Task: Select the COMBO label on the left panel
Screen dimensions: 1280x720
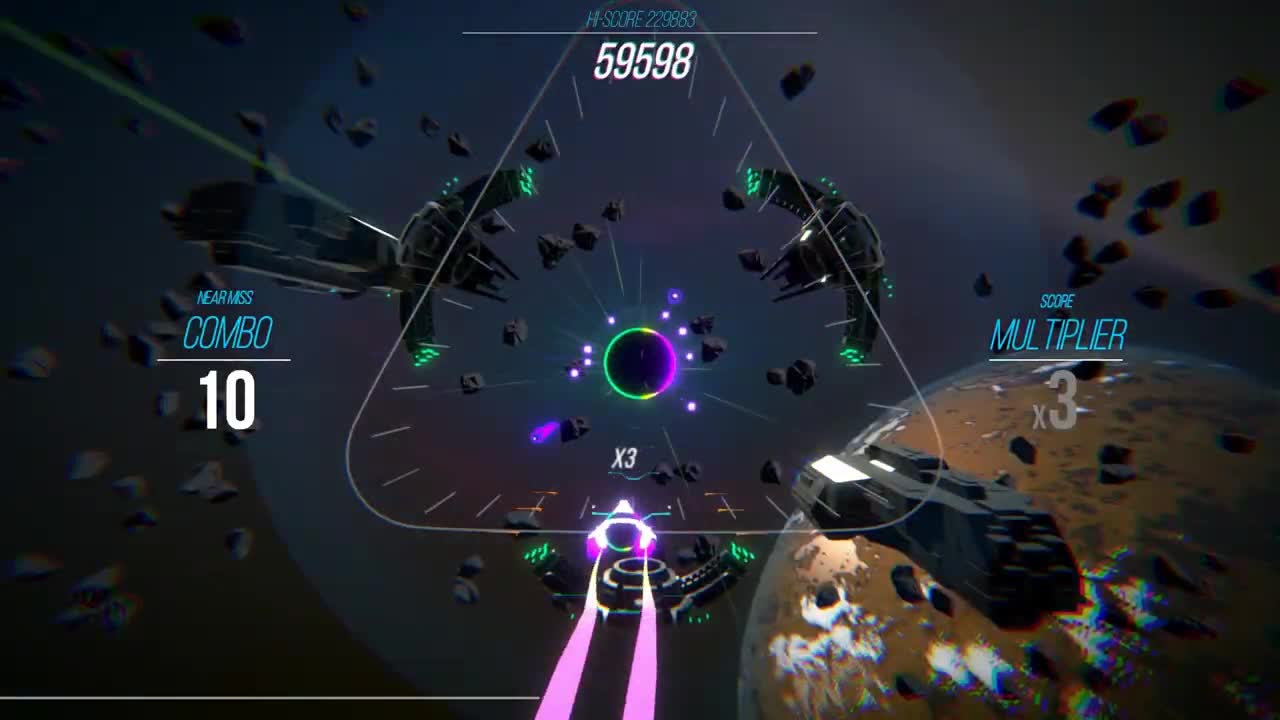Action: (x=227, y=330)
